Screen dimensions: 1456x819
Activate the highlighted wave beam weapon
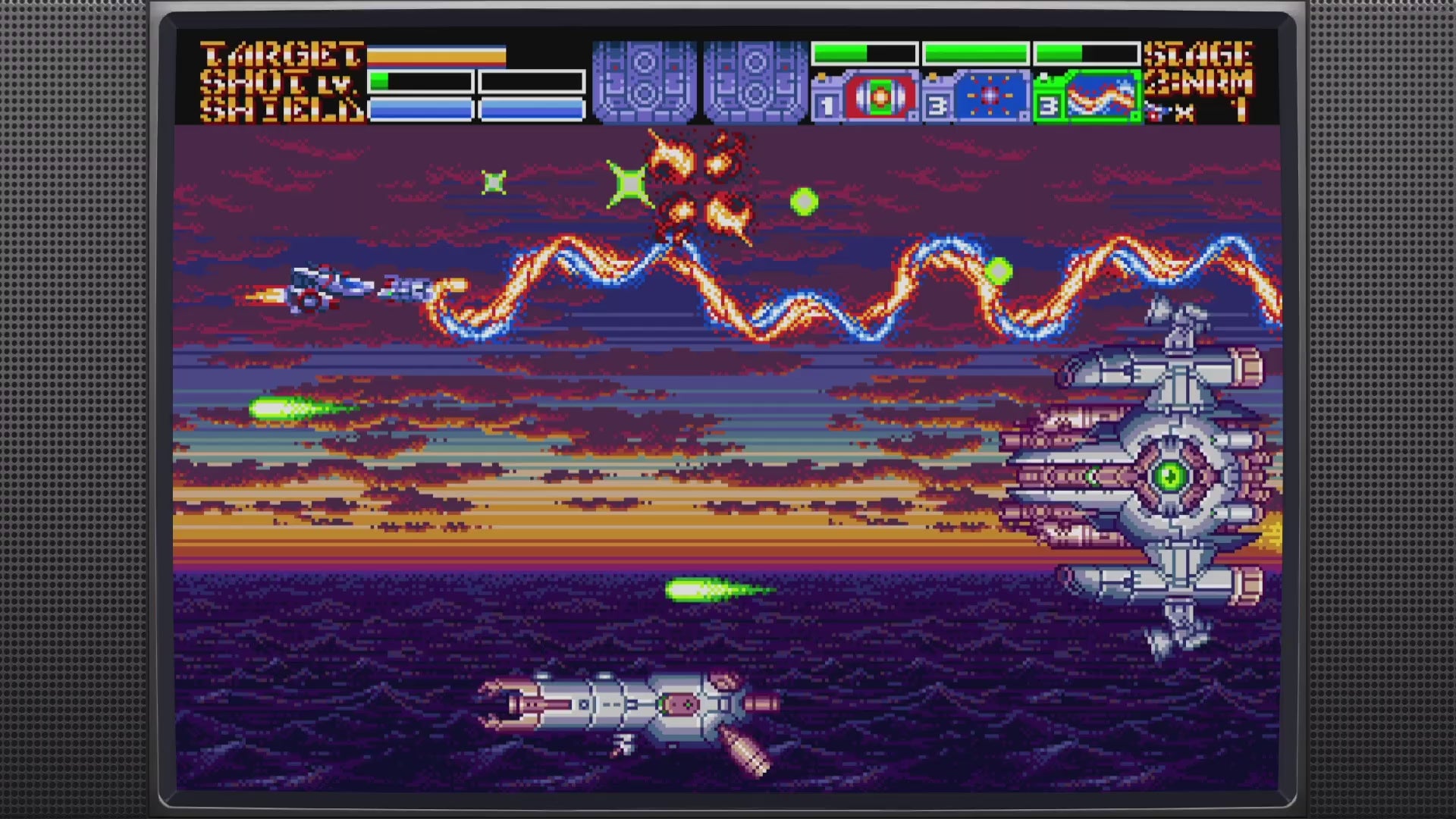click(x=1100, y=97)
